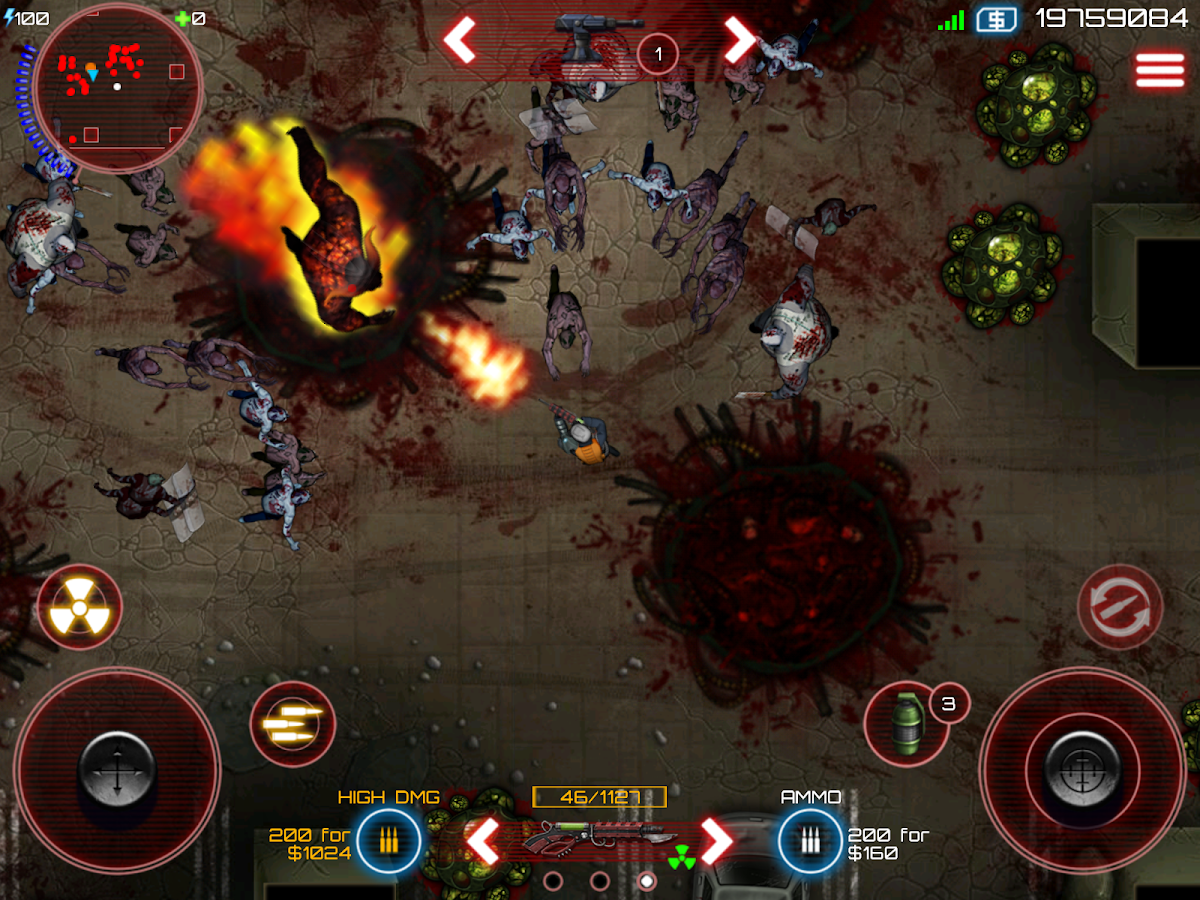Tap the triple bullets ammo button
Image resolution: width=1200 pixels, height=900 pixels.
pos(292,724)
